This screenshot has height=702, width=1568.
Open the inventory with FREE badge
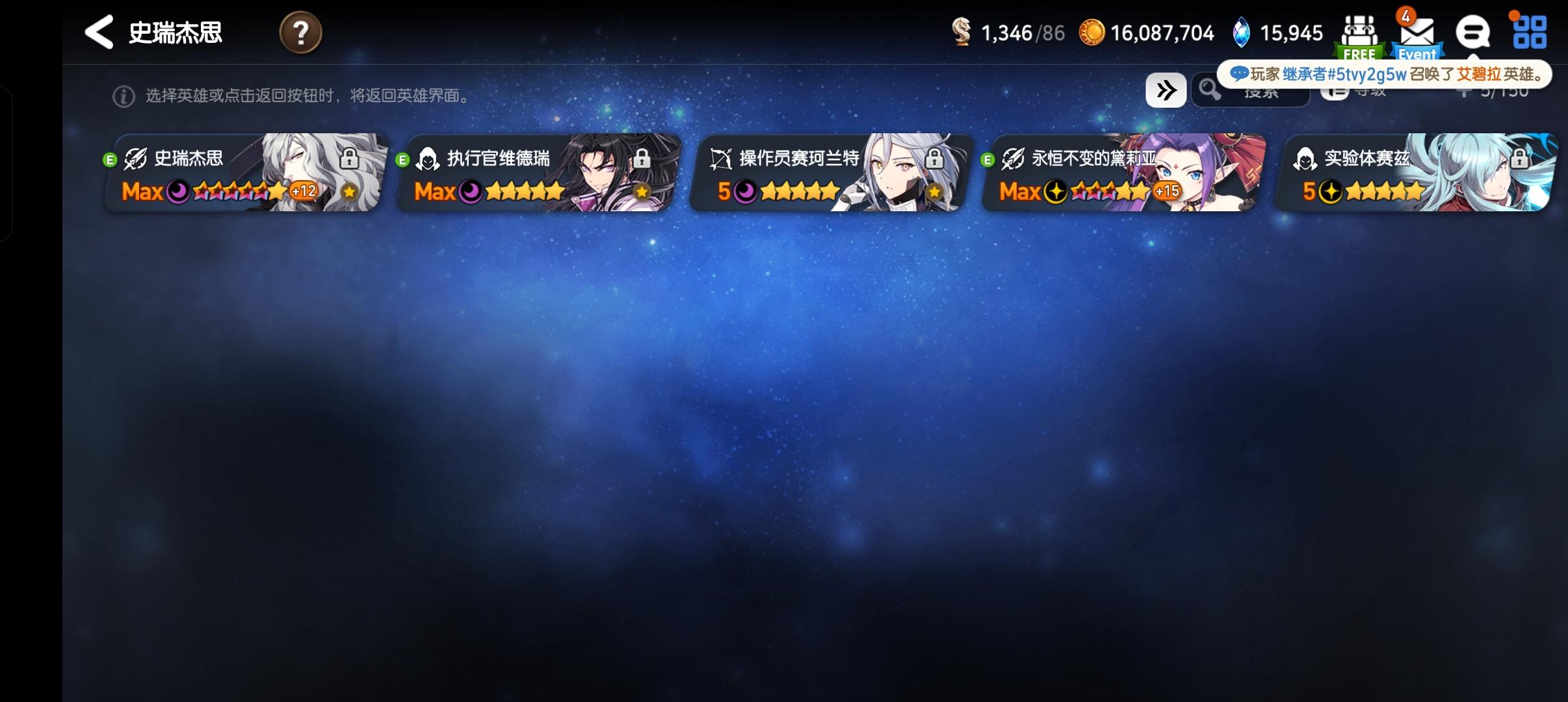click(1361, 32)
